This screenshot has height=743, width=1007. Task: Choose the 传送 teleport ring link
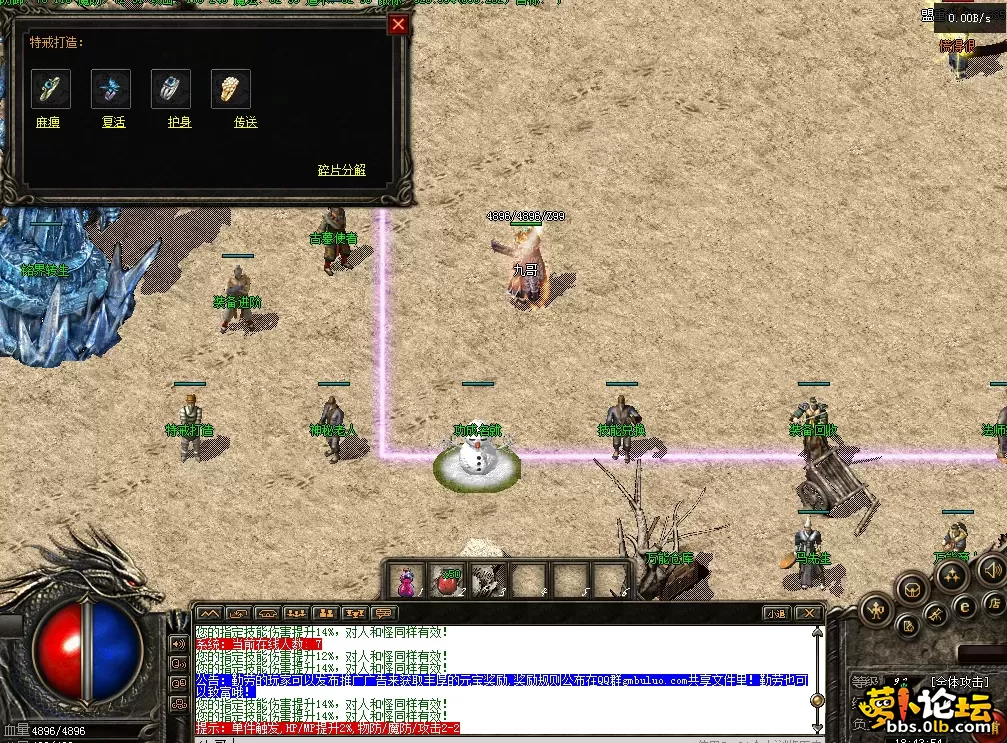point(245,122)
